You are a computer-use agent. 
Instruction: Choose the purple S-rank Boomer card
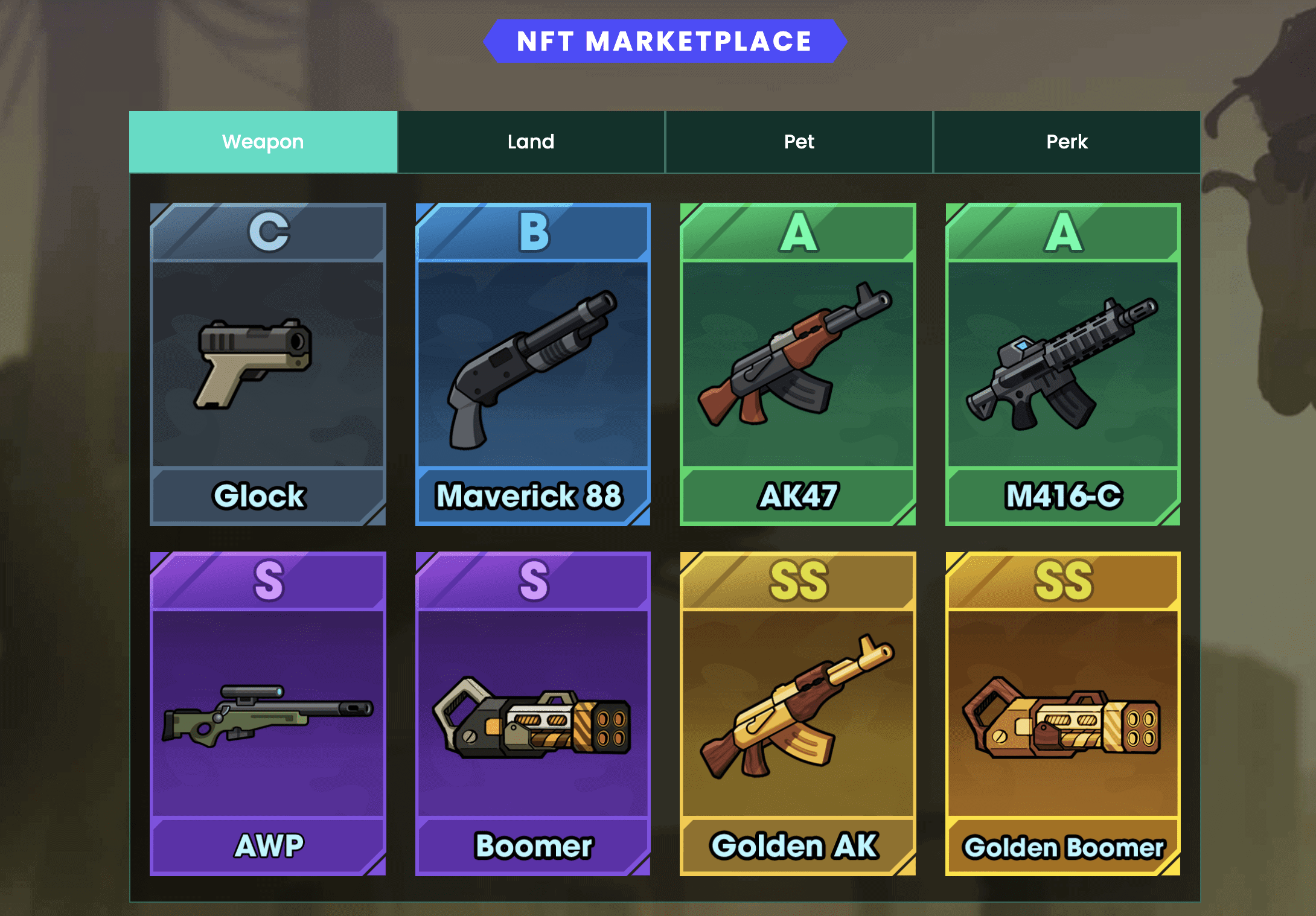point(532,713)
